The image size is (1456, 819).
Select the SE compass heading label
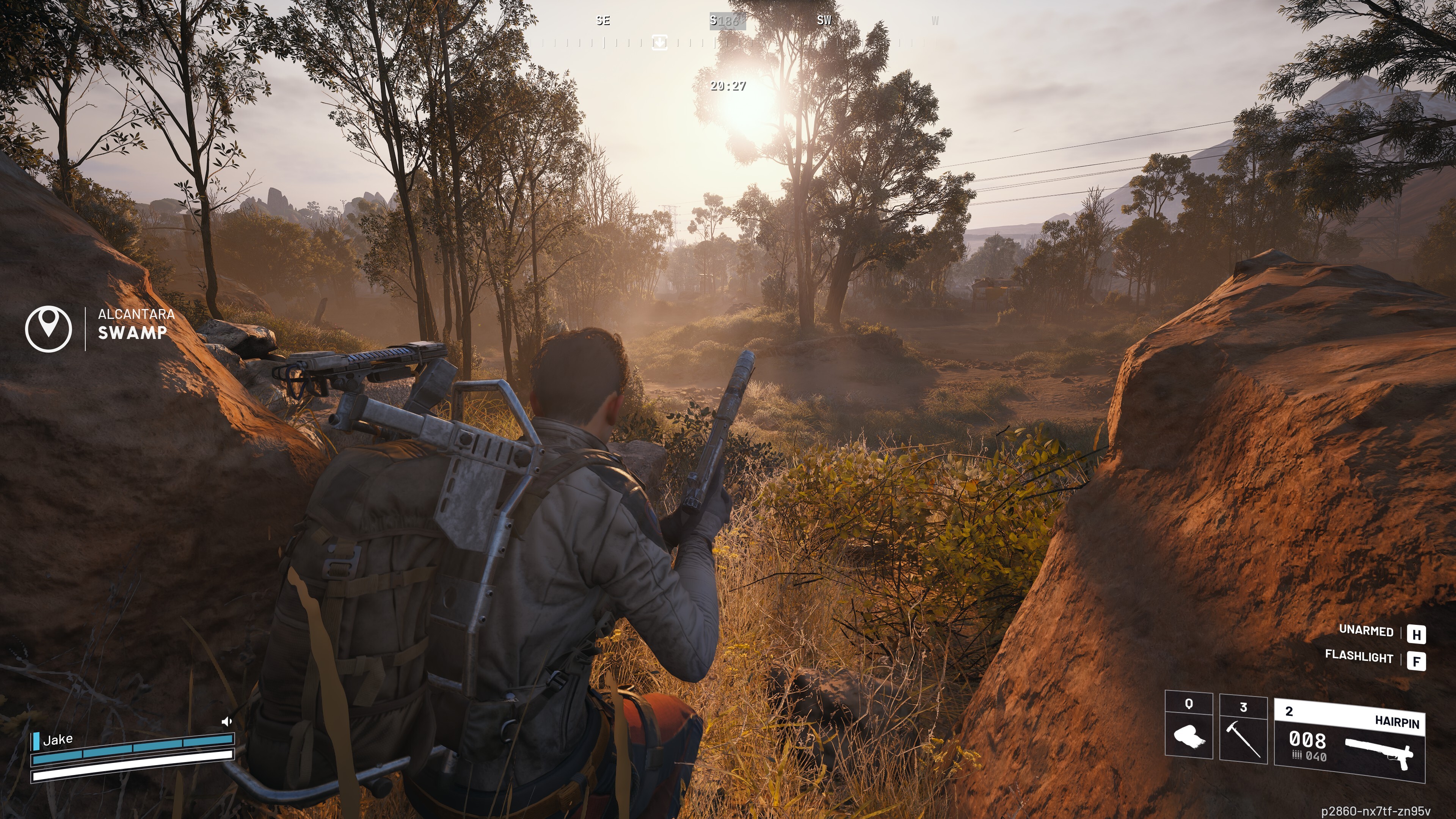pos(602,21)
